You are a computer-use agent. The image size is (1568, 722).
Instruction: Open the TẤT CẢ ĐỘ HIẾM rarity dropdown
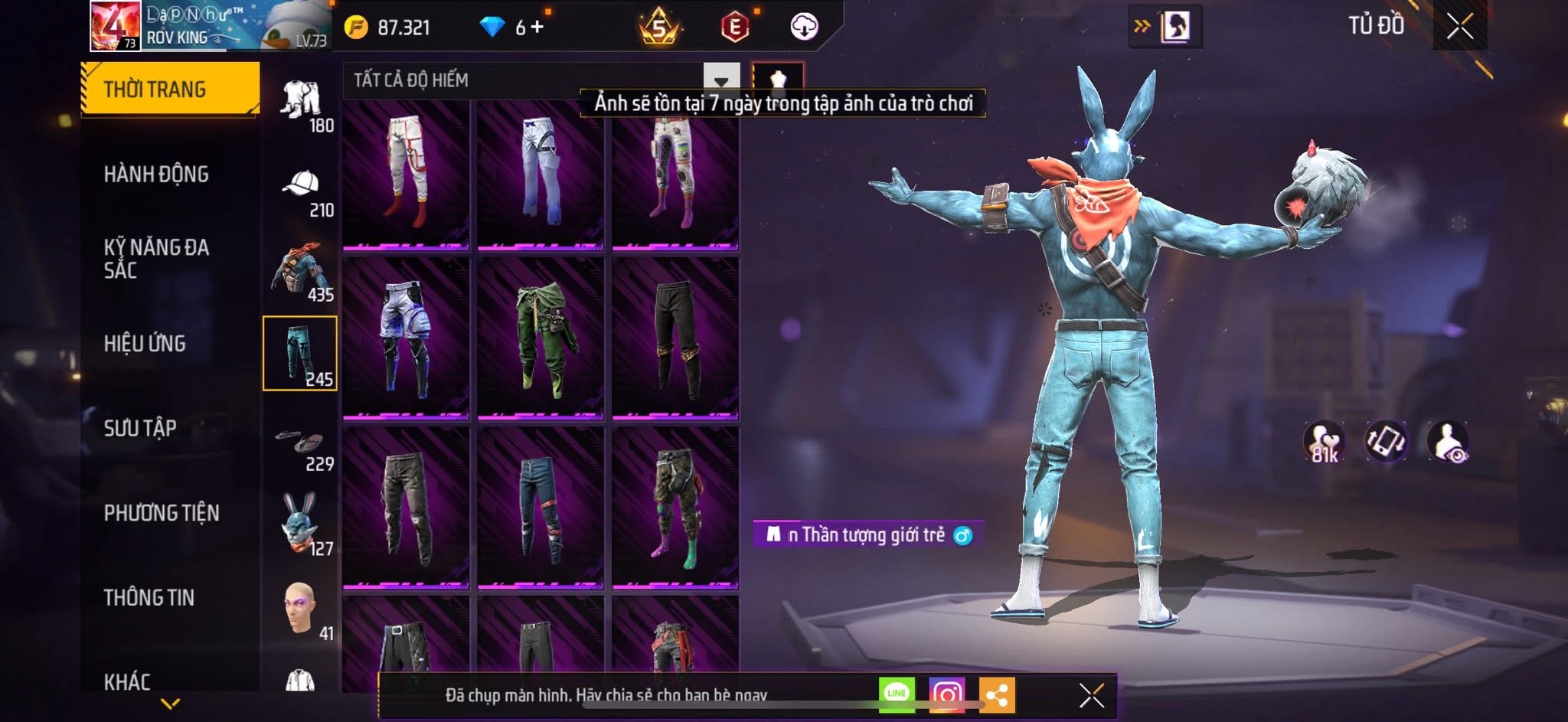pyautogui.click(x=720, y=80)
